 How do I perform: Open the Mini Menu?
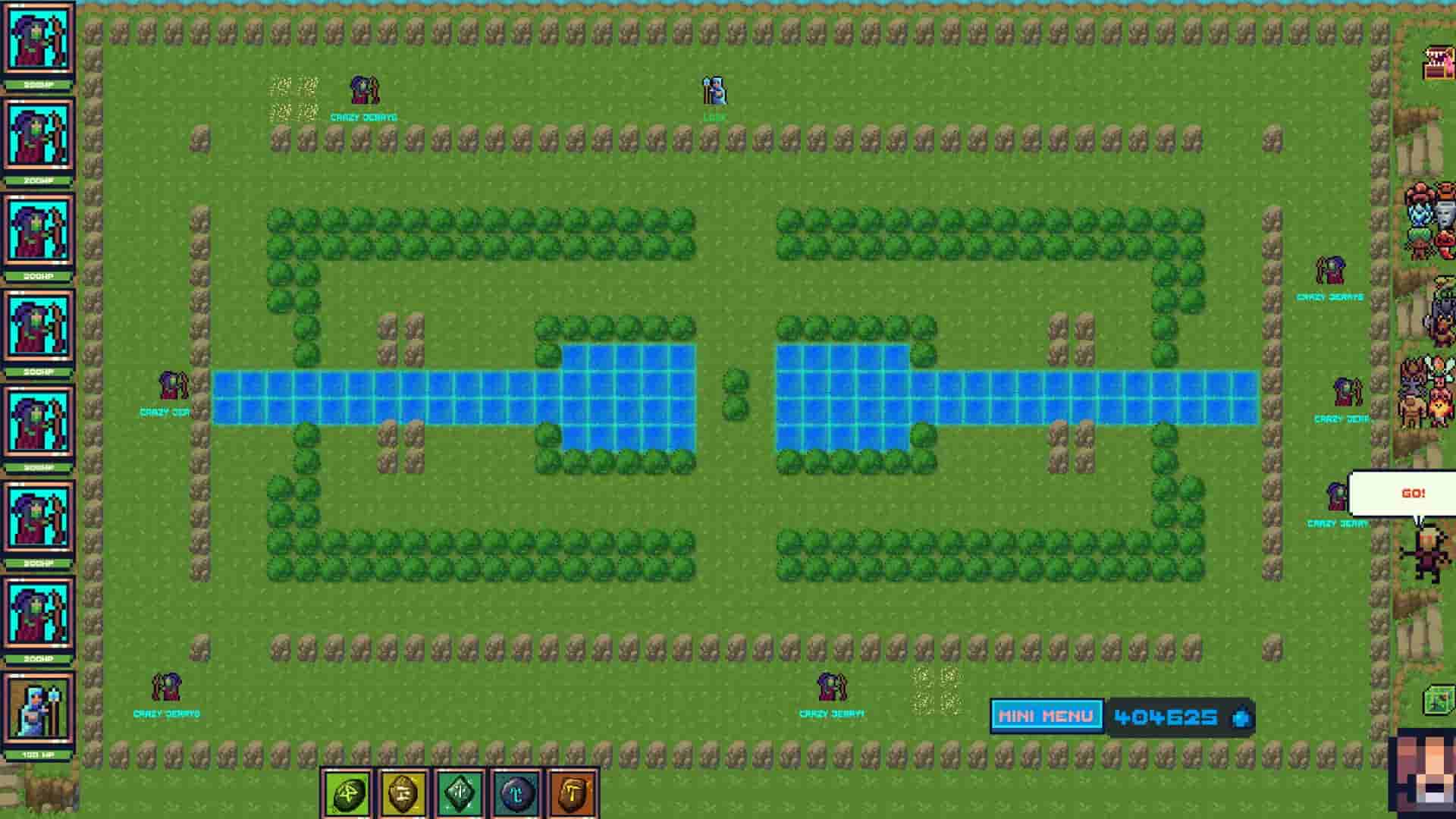[1045, 714]
